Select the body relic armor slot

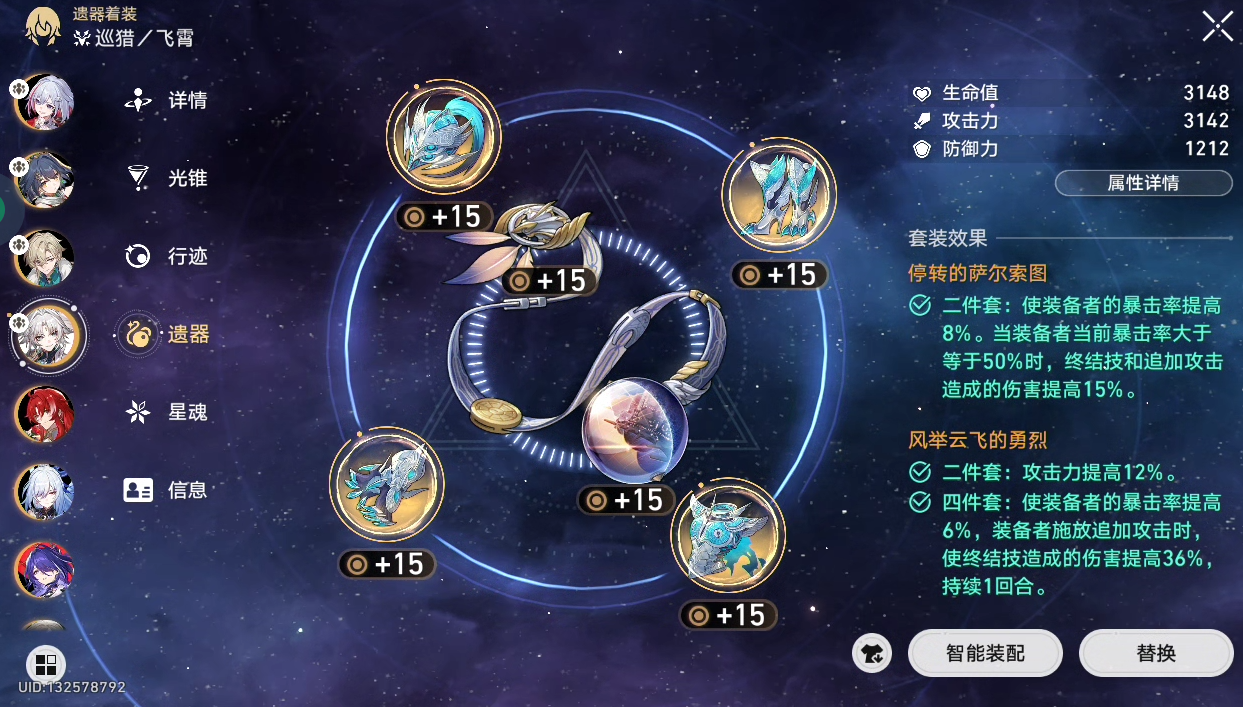pos(387,484)
